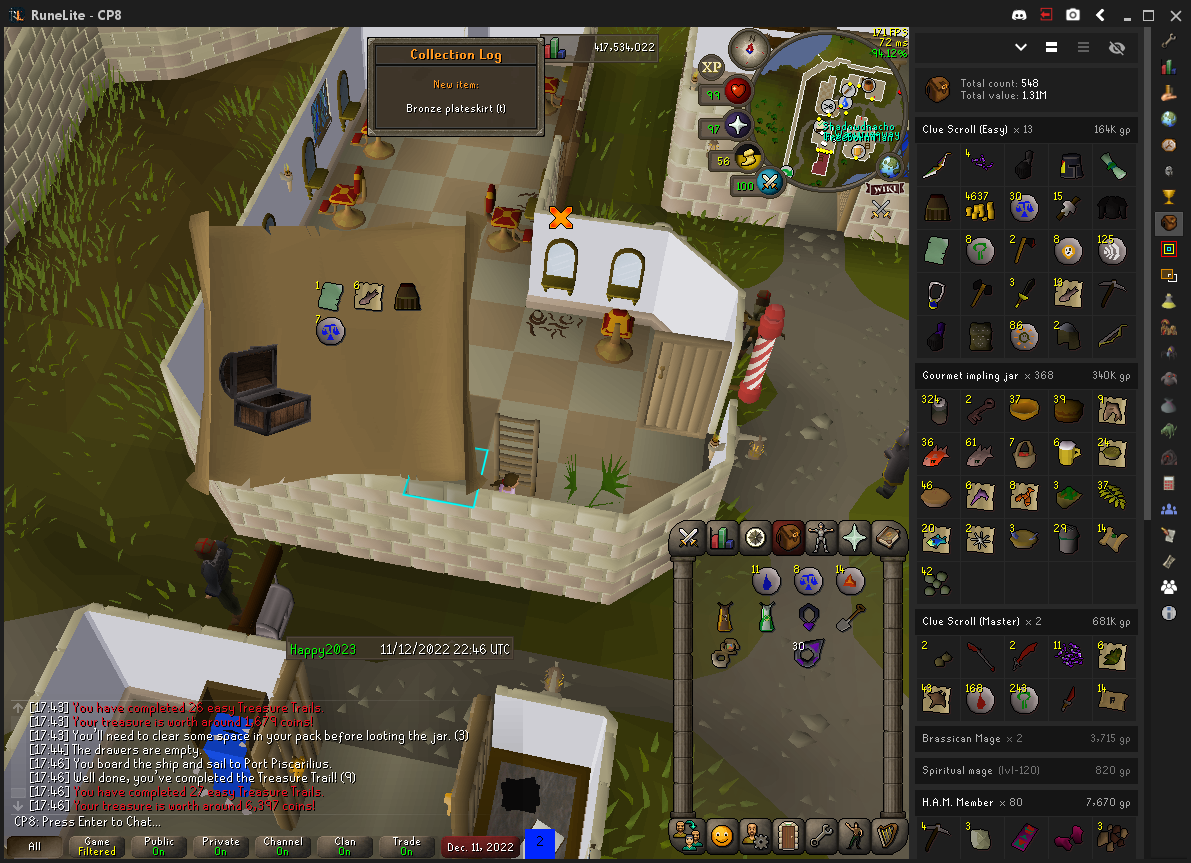Activate the special attack orb
The width and height of the screenshot is (1191, 863).
770,182
